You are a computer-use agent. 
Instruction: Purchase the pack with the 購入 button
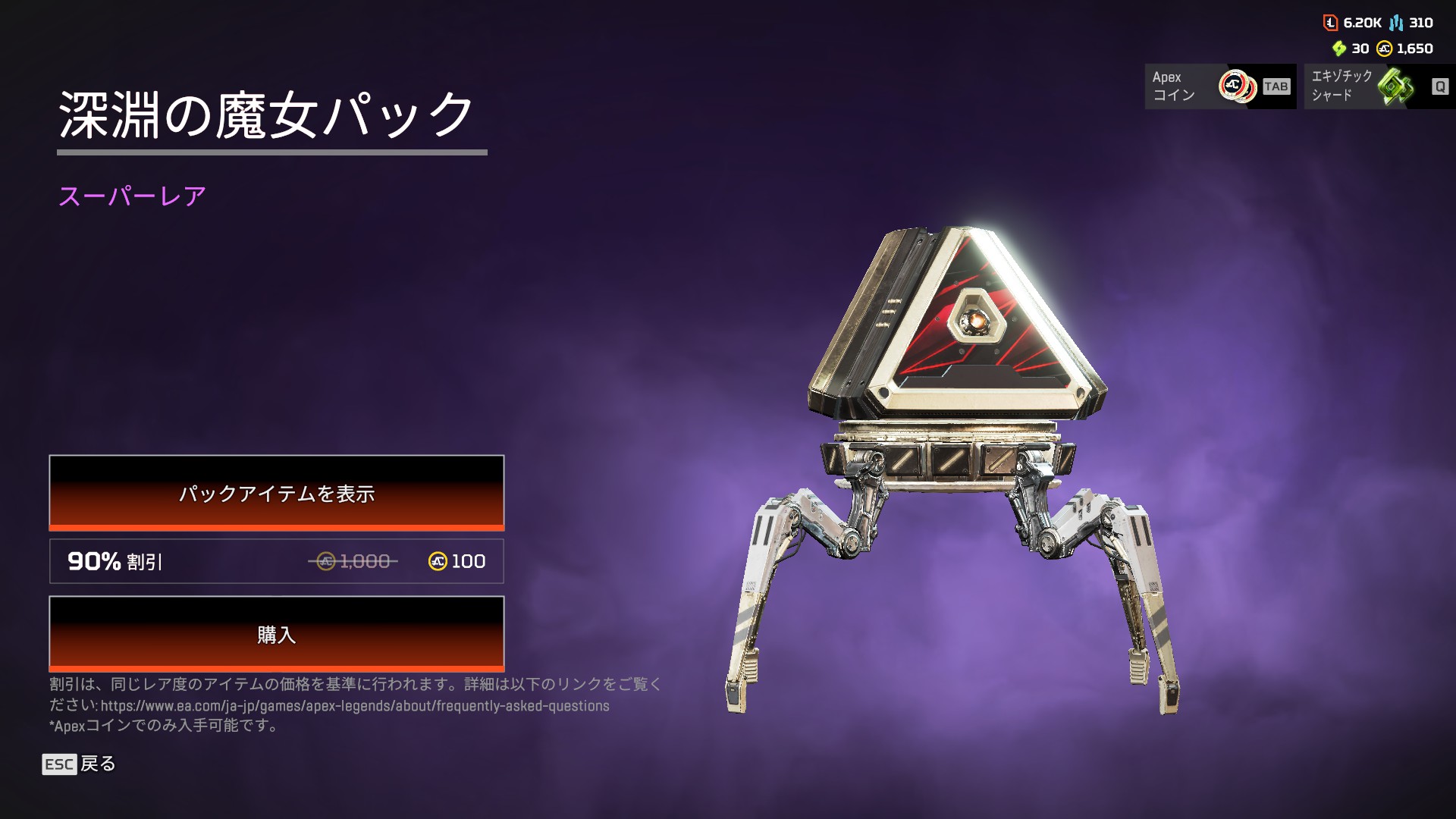276,634
